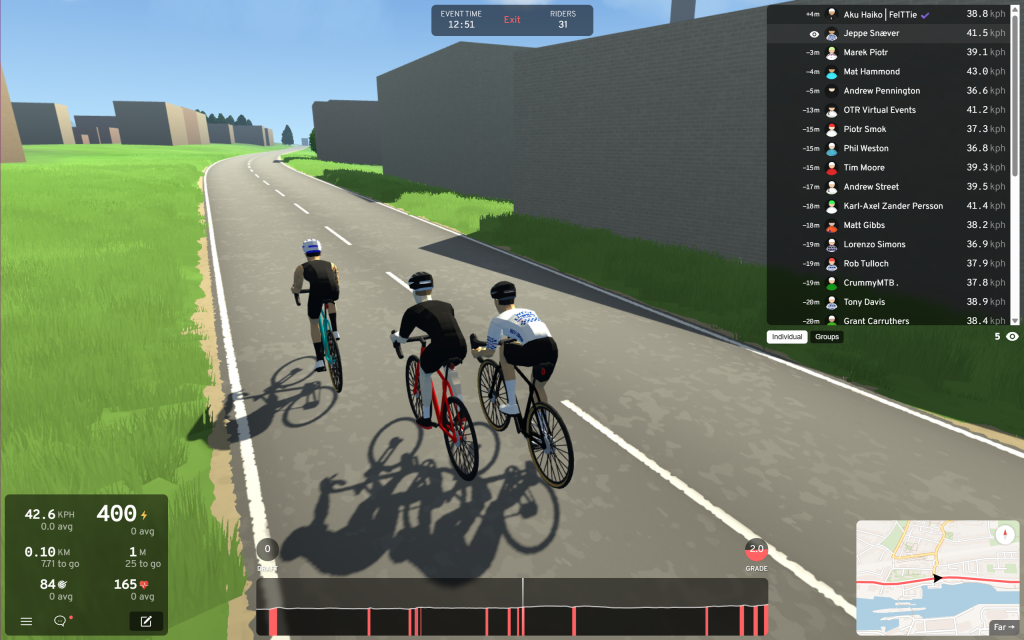This screenshot has height=640, width=1024.
Task: Click the edit pencil button in stats panel
Action: point(146,621)
